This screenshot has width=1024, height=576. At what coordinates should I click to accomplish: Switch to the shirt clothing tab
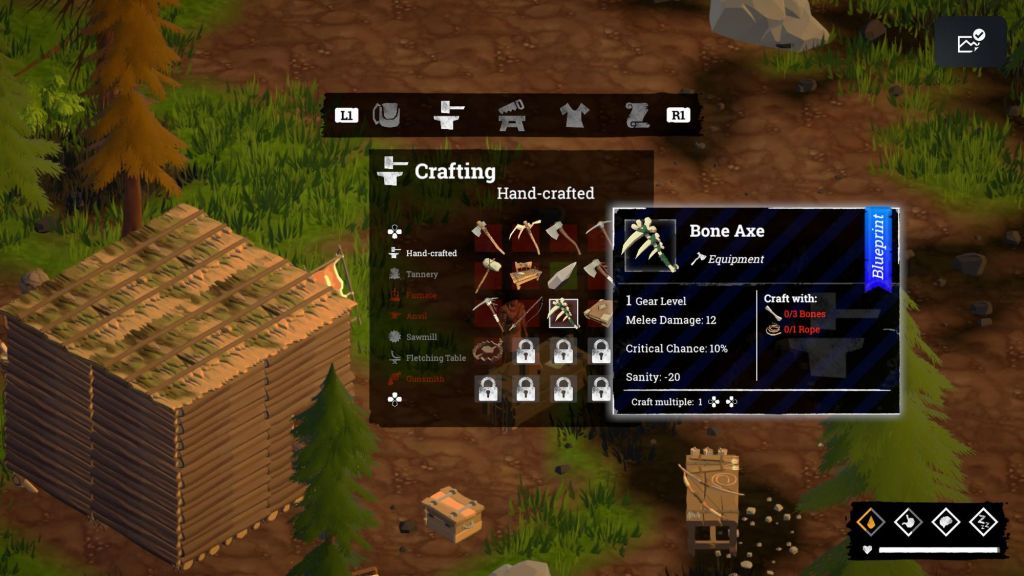pyautogui.click(x=575, y=115)
